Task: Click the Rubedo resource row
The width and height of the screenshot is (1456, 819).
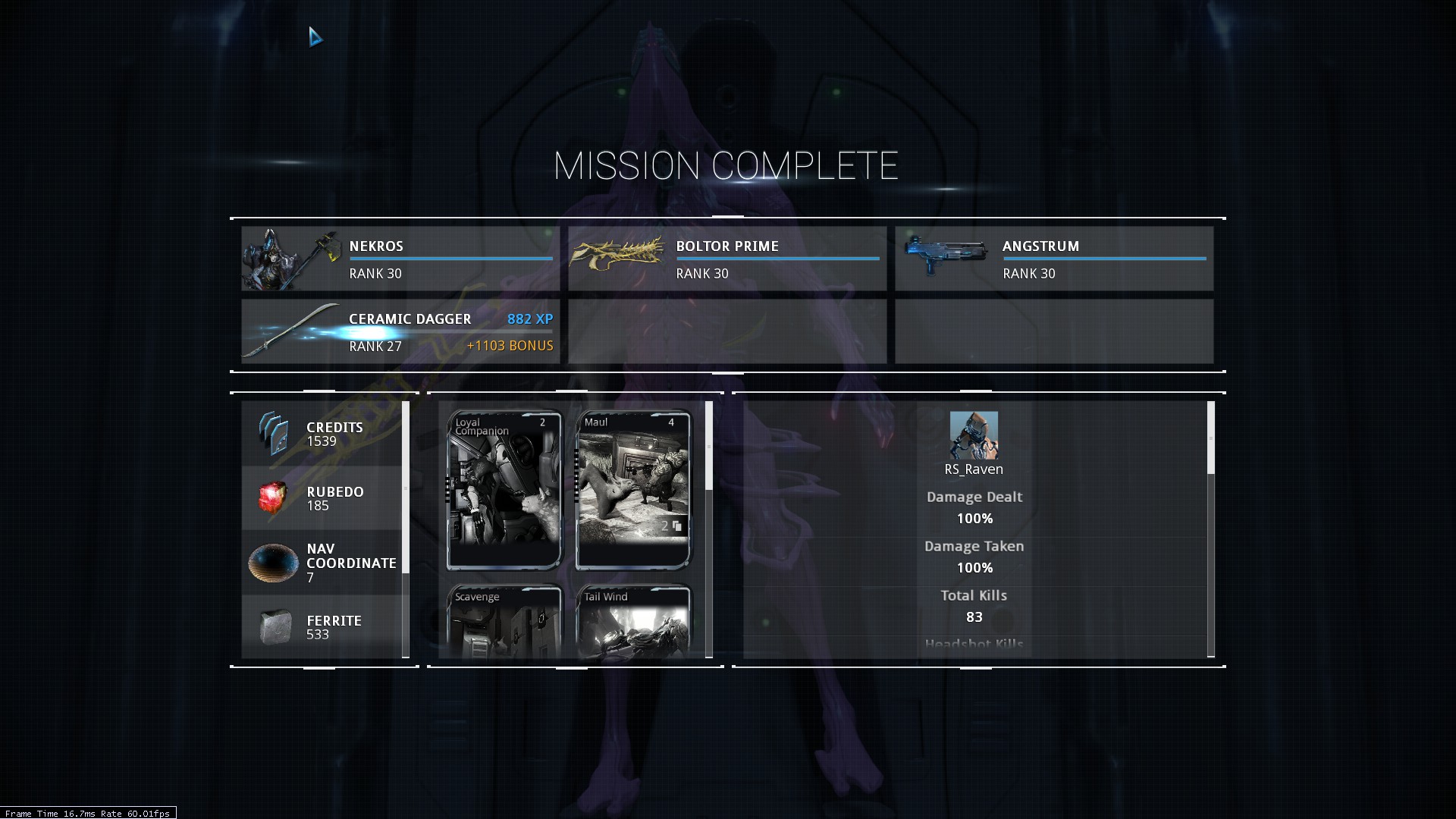Action: (322, 498)
